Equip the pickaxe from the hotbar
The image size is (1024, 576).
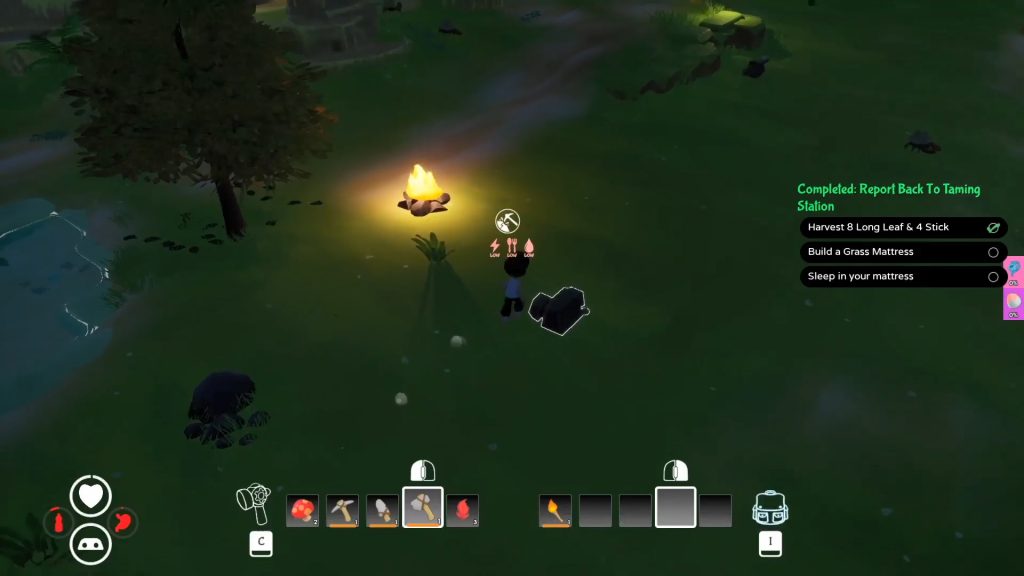tap(342, 510)
